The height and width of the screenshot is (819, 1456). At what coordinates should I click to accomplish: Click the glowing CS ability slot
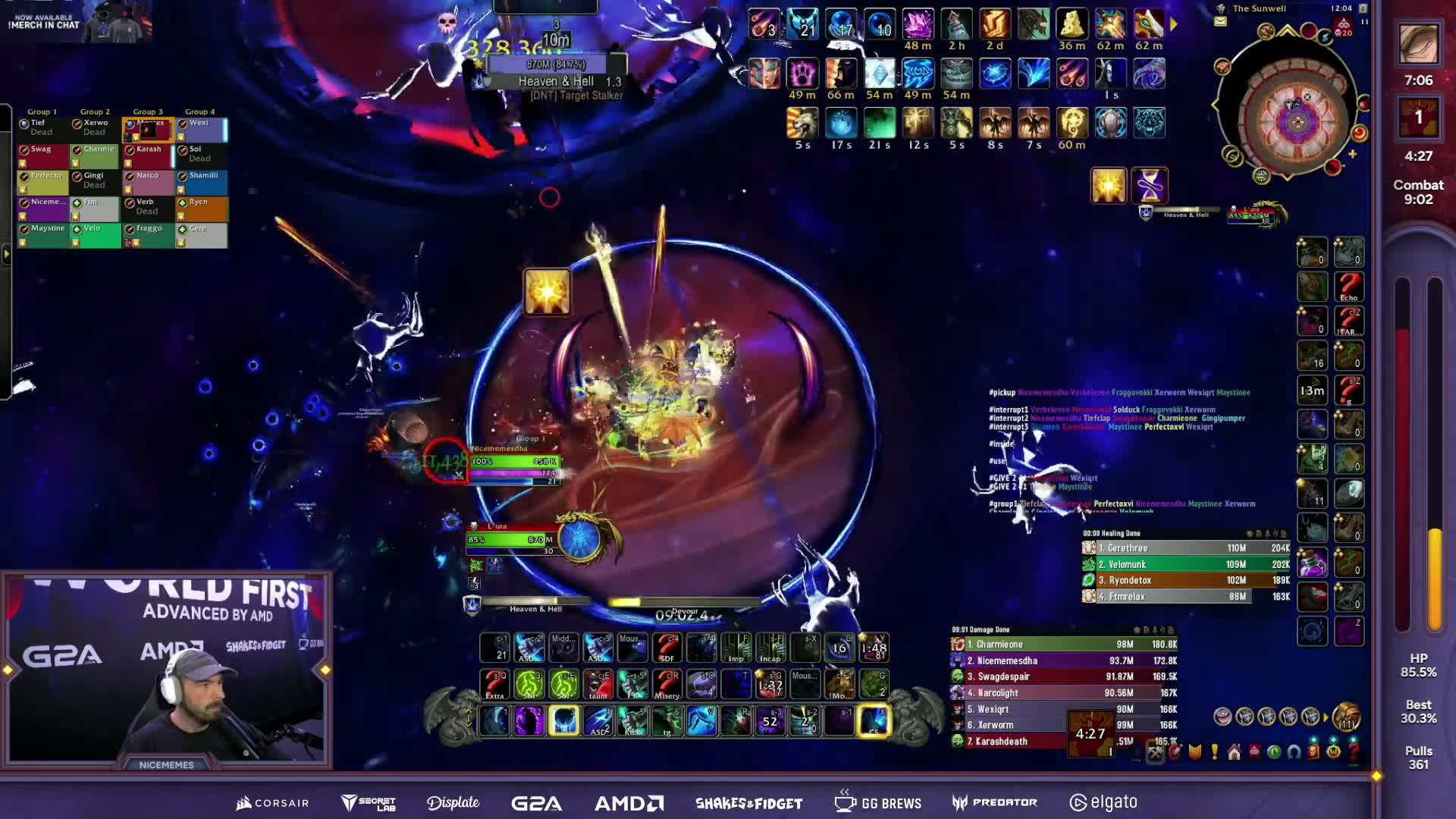874,720
